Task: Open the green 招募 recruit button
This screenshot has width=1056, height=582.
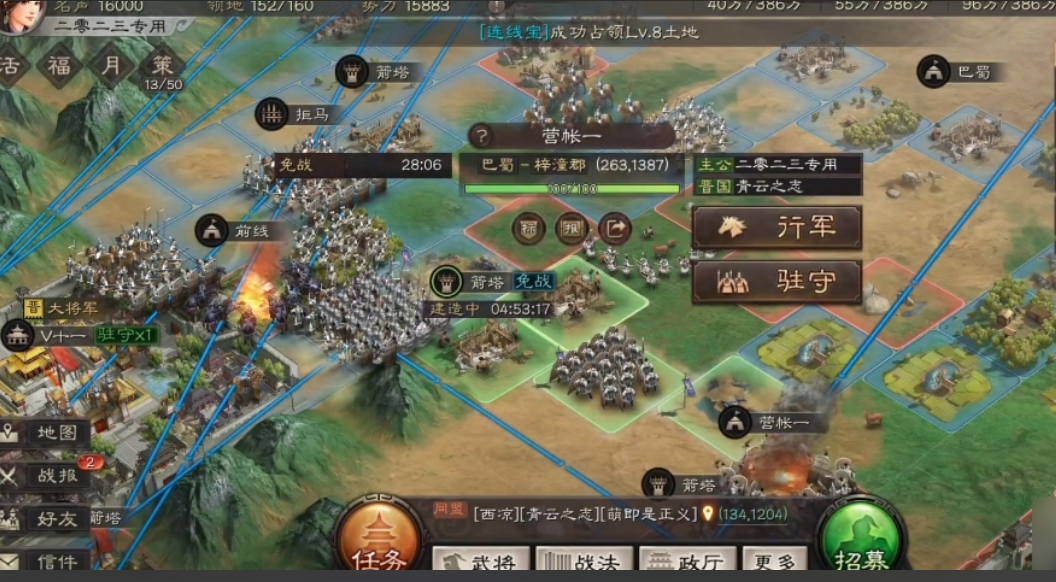Action: click(x=860, y=544)
